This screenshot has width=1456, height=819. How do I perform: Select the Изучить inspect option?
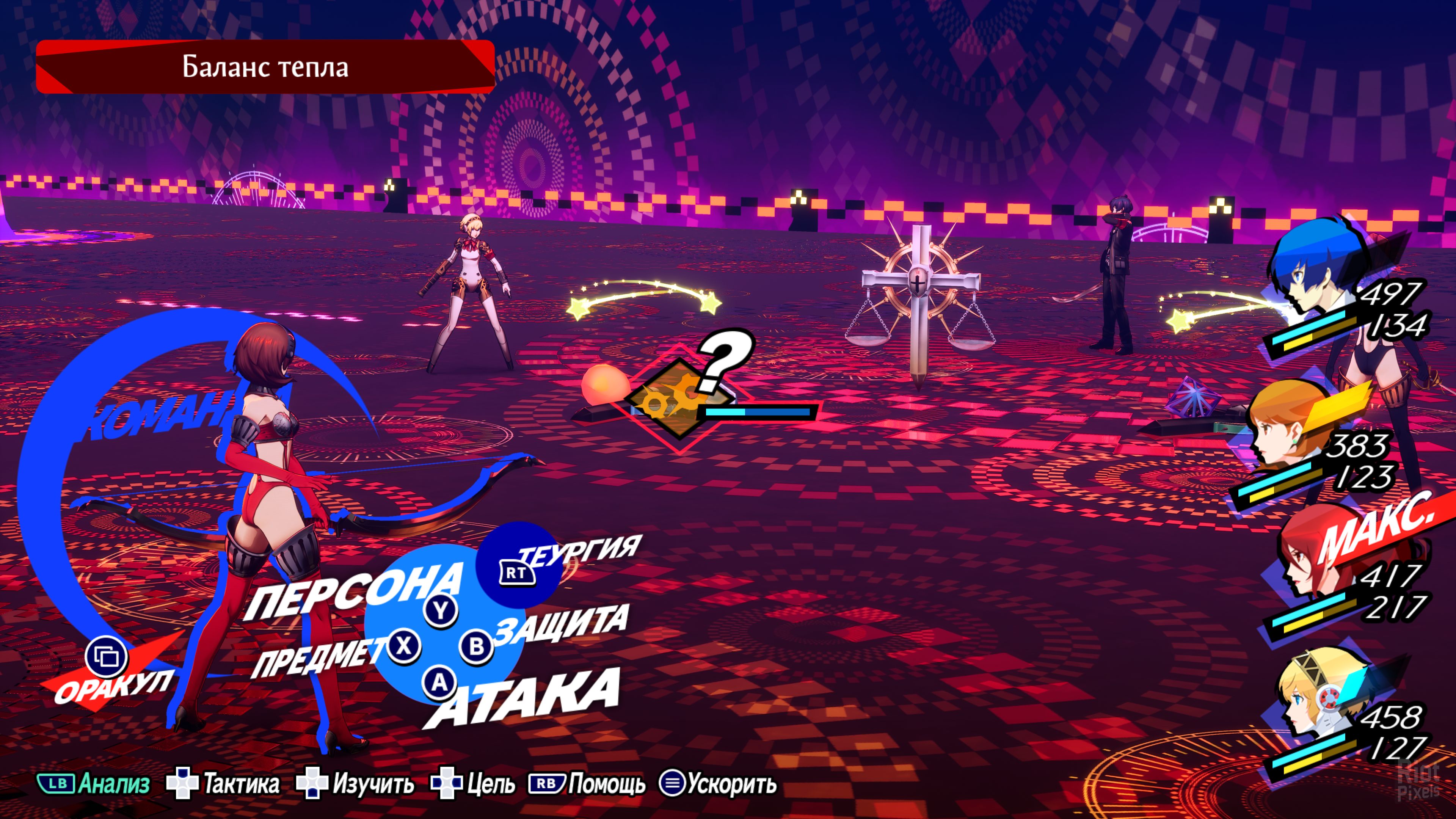tap(356, 784)
